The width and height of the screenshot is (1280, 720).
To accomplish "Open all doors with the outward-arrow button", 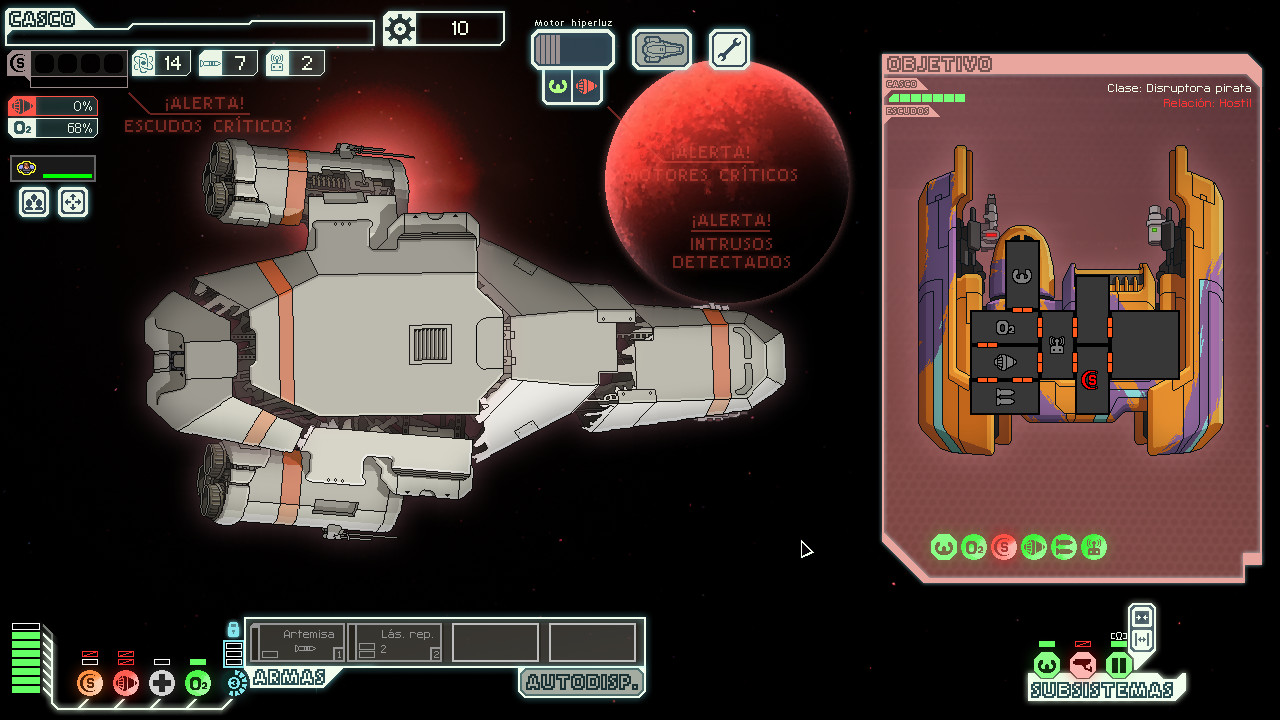I will point(1142,639).
